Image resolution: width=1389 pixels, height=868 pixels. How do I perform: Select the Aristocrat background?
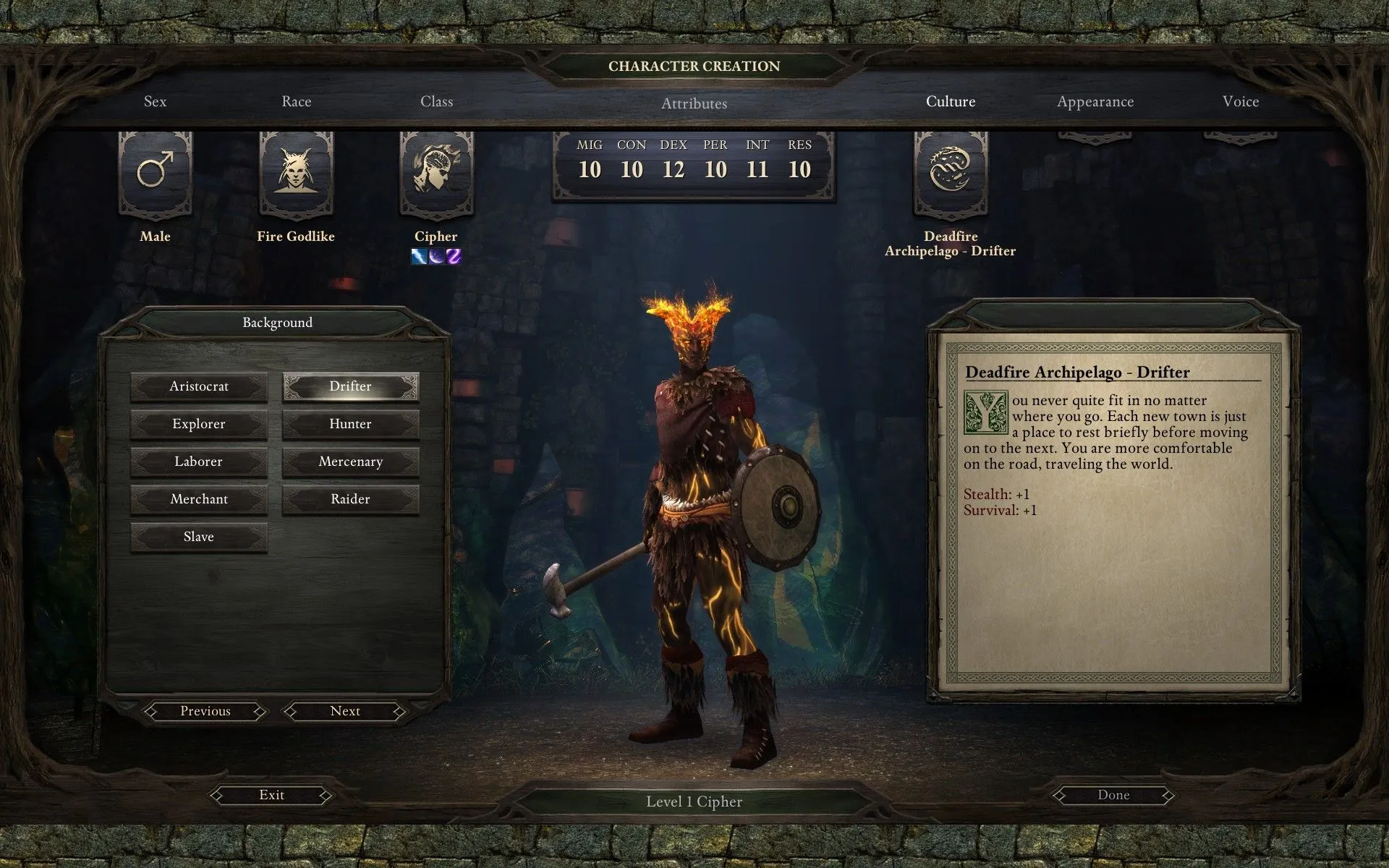tap(199, 386)
